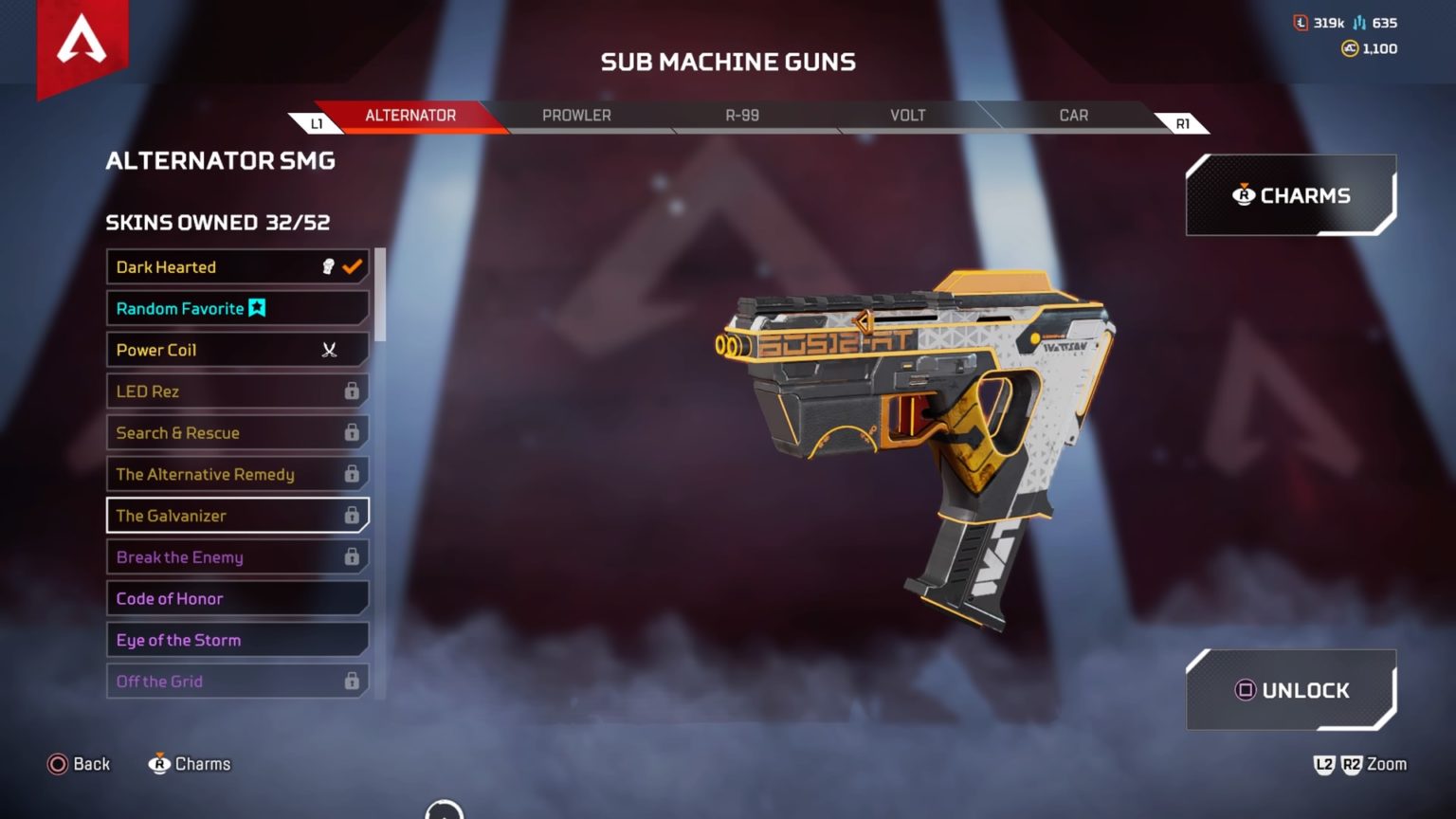Click the UNLOCK button
1456x819 pixels.
click(1291, 690)
